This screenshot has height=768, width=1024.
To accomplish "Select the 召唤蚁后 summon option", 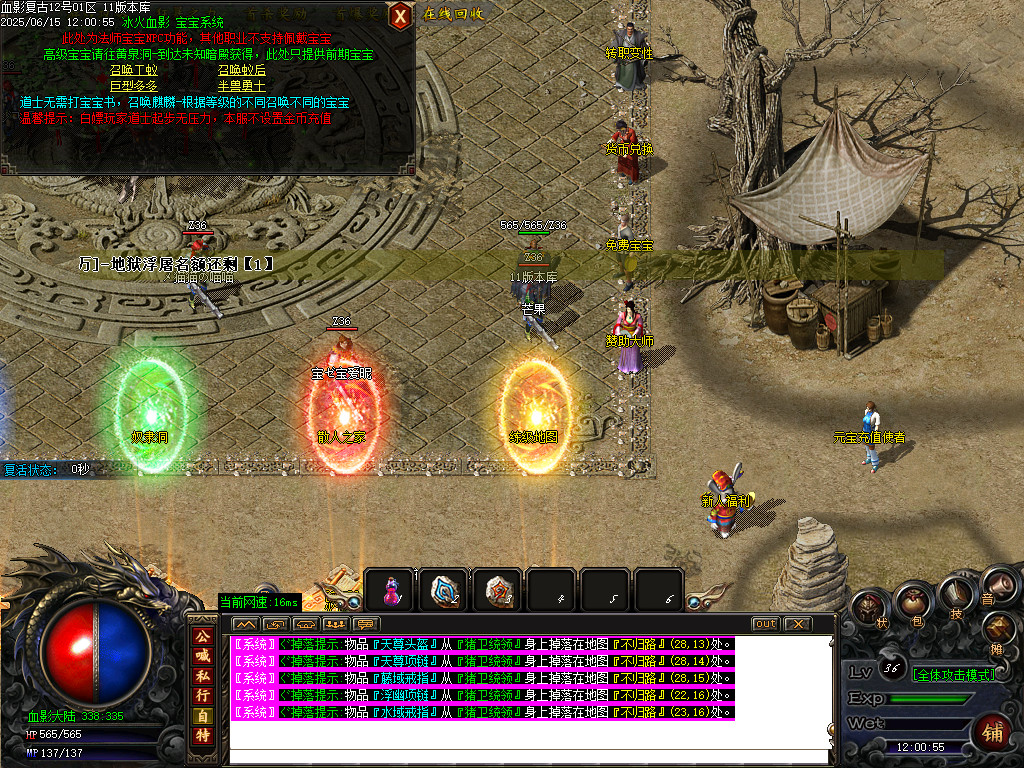I will point(242,70).
